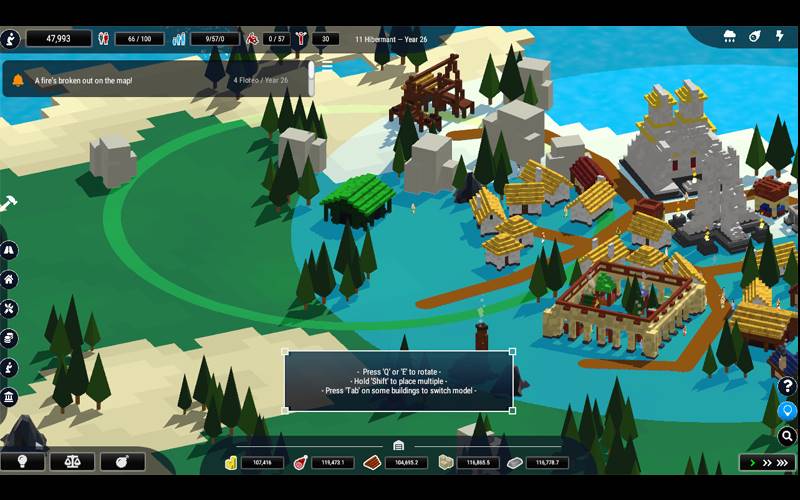Screen dimensions: 800x500
Task: Click the round emblem beside the gold count
Action: [x=11, y=39]
